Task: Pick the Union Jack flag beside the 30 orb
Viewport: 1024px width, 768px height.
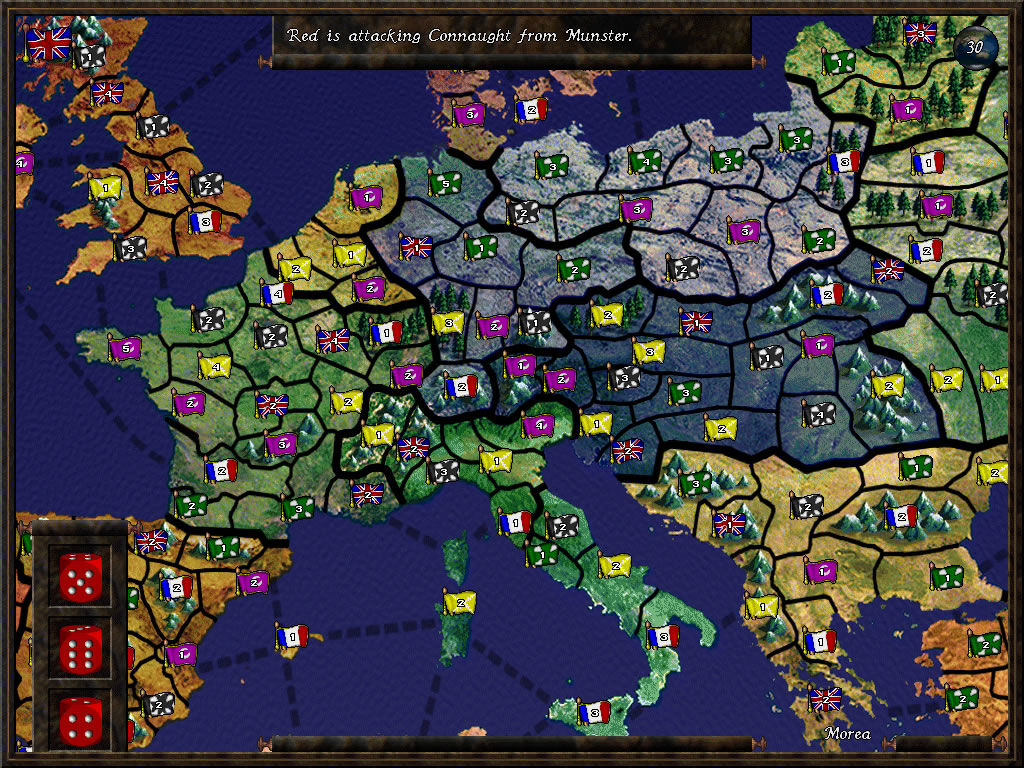Action: tap(919, 33)
